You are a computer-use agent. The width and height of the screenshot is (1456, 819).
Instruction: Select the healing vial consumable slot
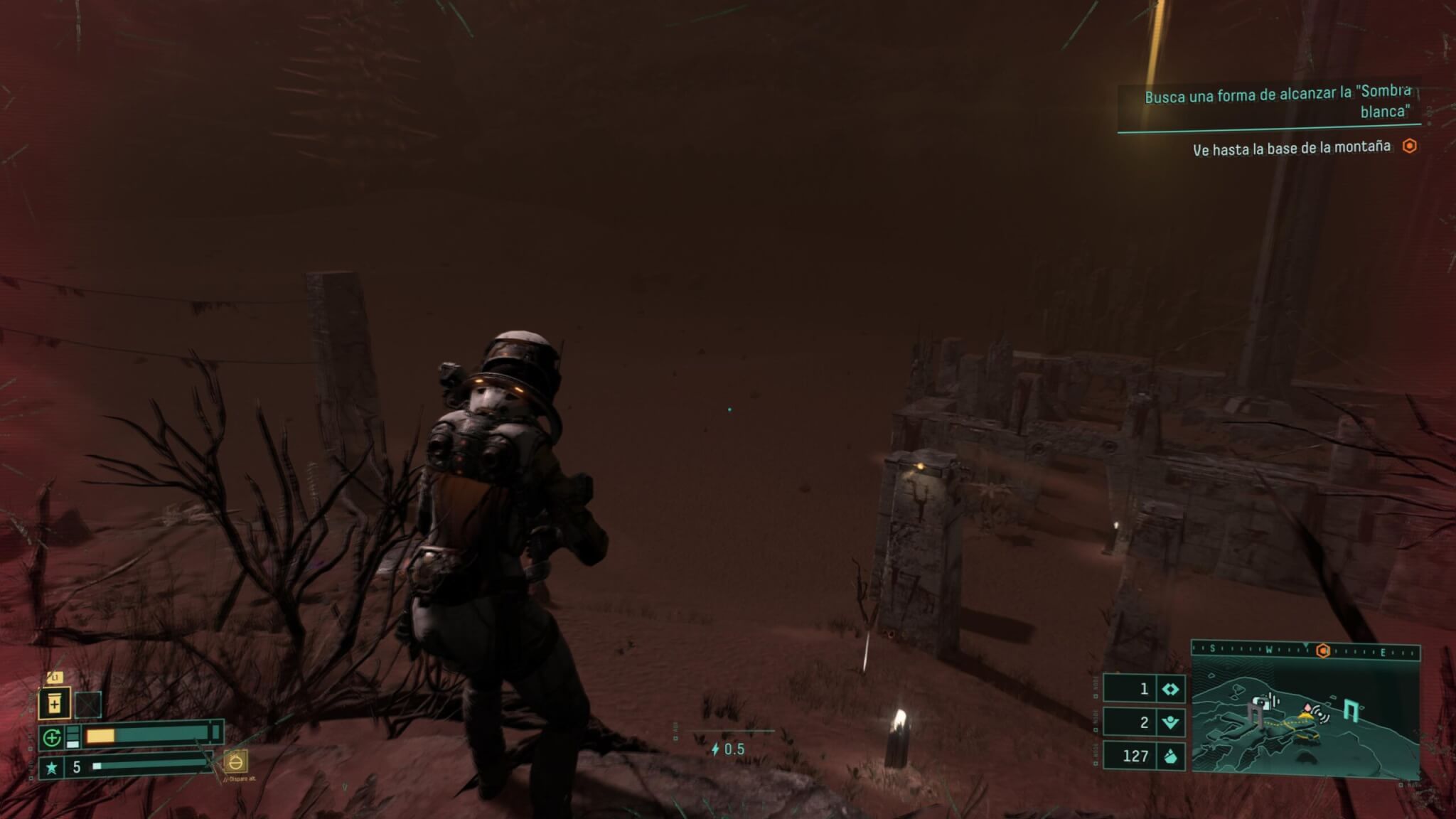55,704
